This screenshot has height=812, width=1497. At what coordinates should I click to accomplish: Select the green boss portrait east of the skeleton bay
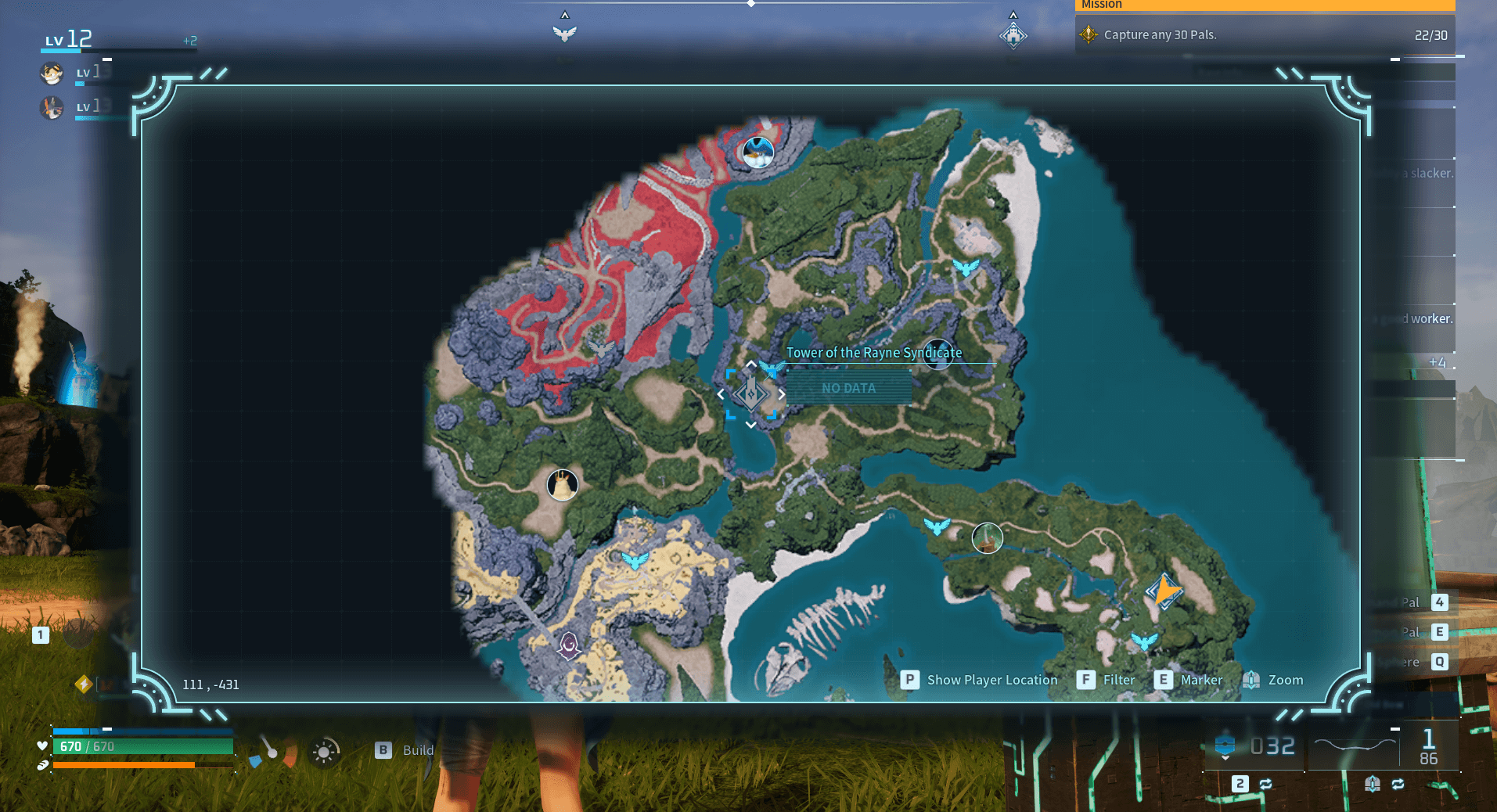click(x=987, y=538)
